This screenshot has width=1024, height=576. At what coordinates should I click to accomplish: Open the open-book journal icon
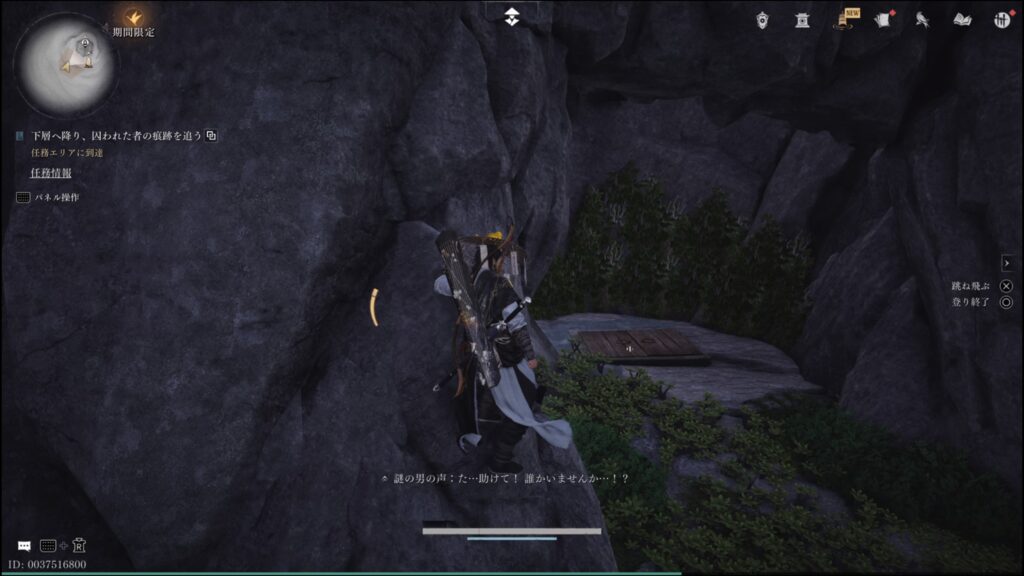tap(962, 19)
